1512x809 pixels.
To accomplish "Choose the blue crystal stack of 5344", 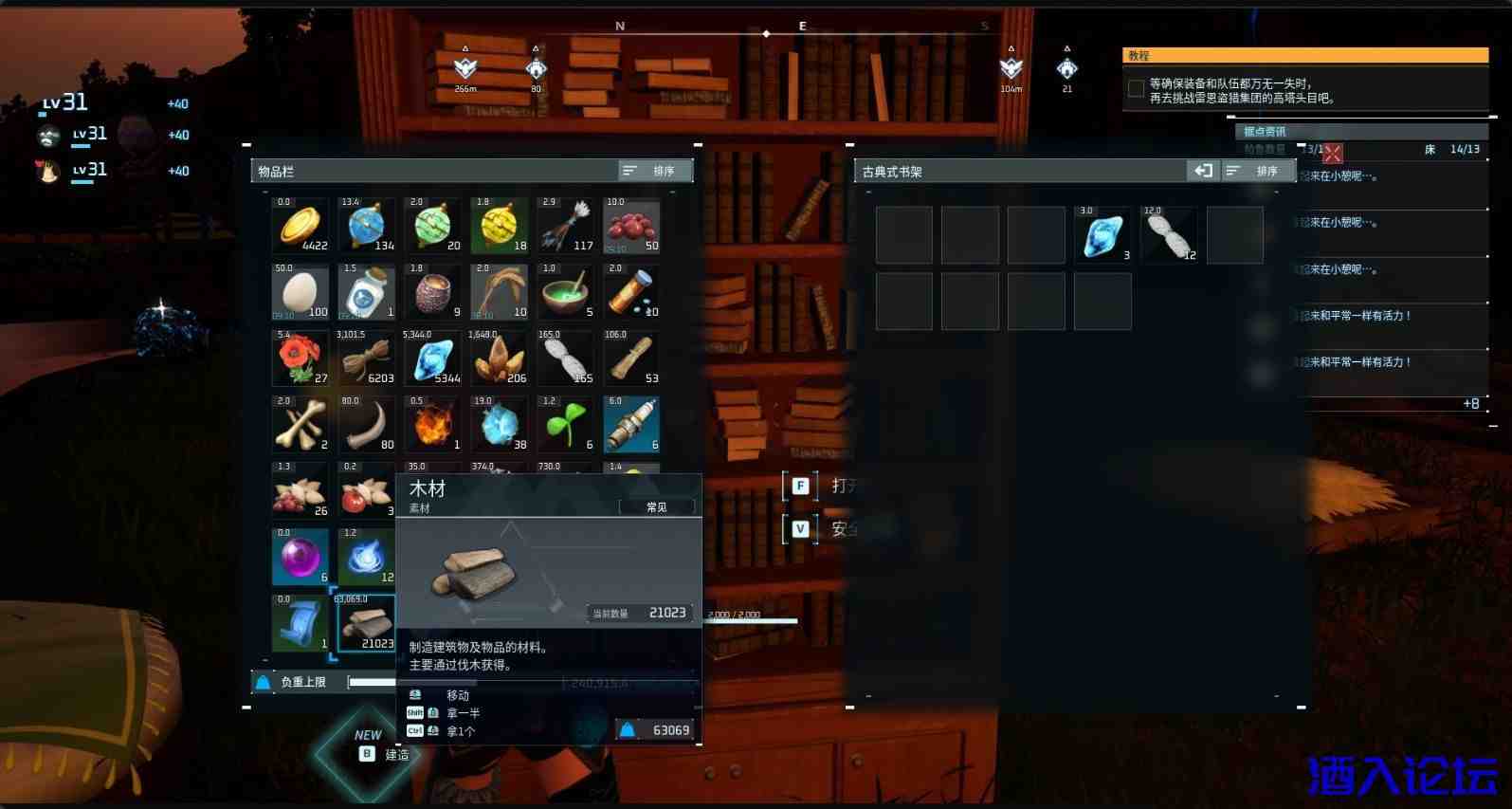I will coord(433,359).
